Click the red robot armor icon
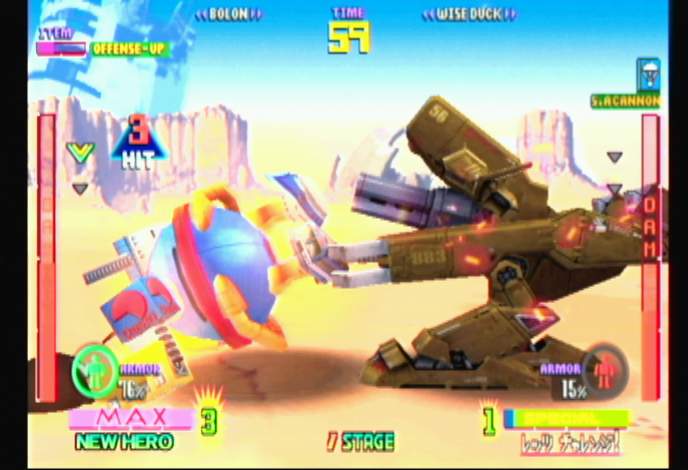The width and height of the screenshot is (688, 470). tap(604, 370)
